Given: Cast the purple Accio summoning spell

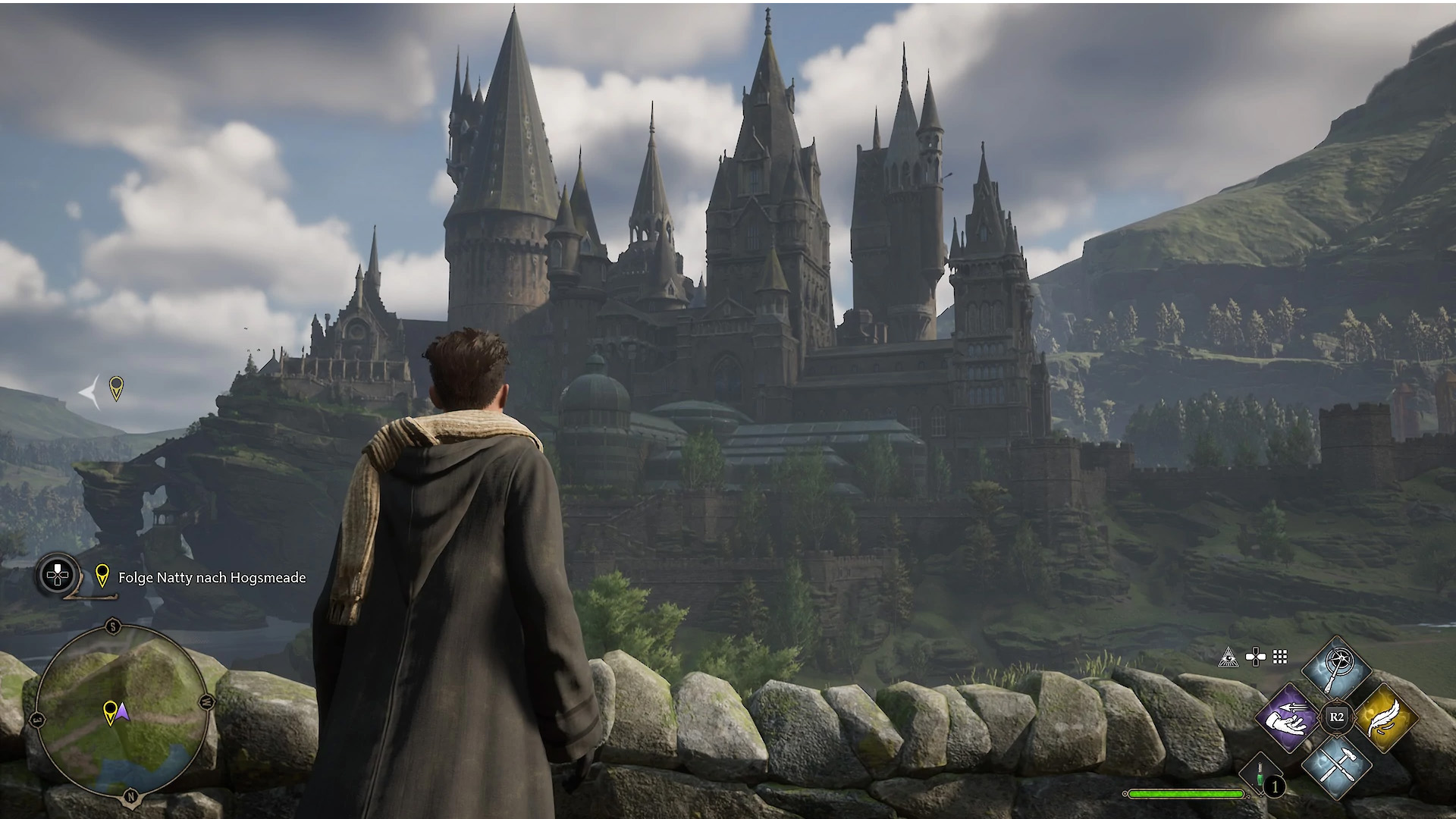Looking at the screenshot, I should pos(1288,717).
